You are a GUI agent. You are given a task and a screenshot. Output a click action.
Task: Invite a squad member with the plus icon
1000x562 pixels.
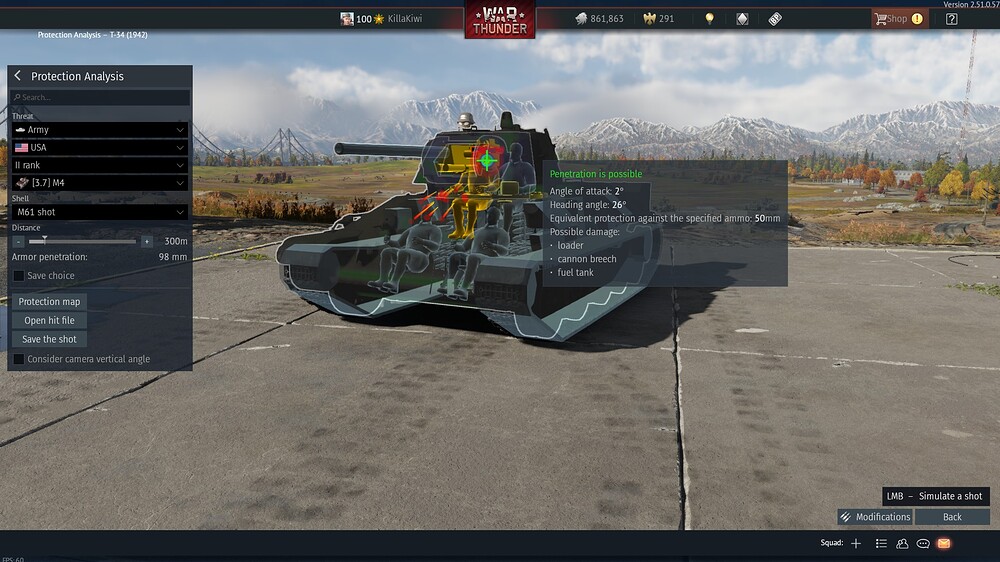856,543
